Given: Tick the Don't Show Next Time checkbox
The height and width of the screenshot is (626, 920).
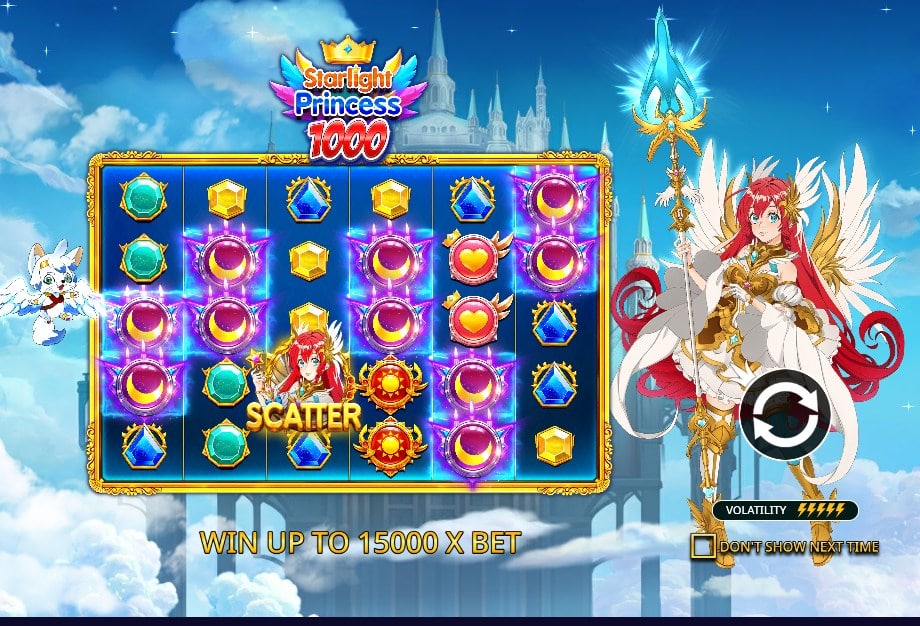Looking at the screenshot, I should point(703,546).
